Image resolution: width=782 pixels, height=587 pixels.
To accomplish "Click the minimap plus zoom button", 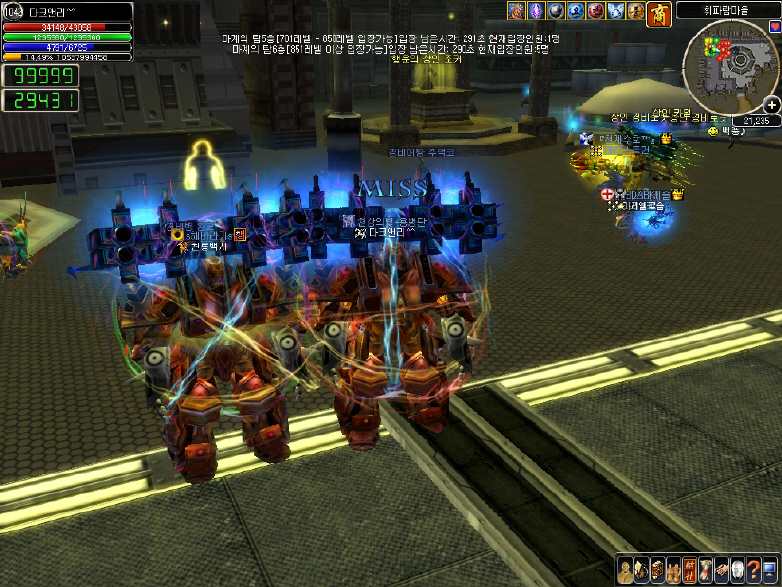I will 772,105.
